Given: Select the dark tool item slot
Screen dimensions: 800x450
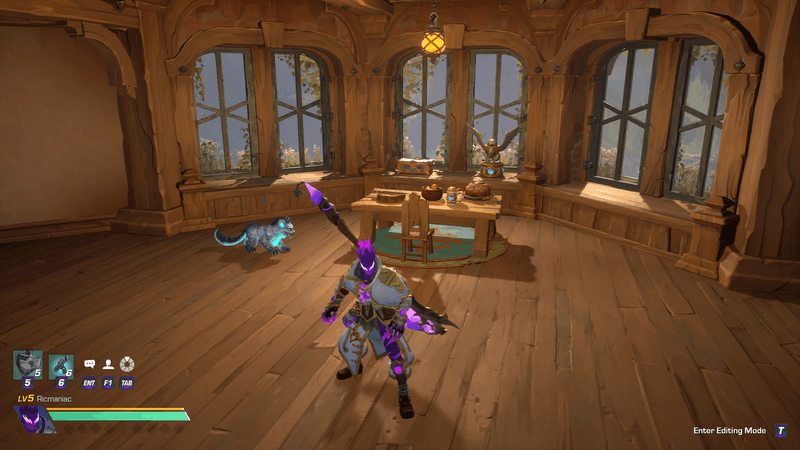Looking at the screenshot, I should pyautogui.click(x=61, y=366).
